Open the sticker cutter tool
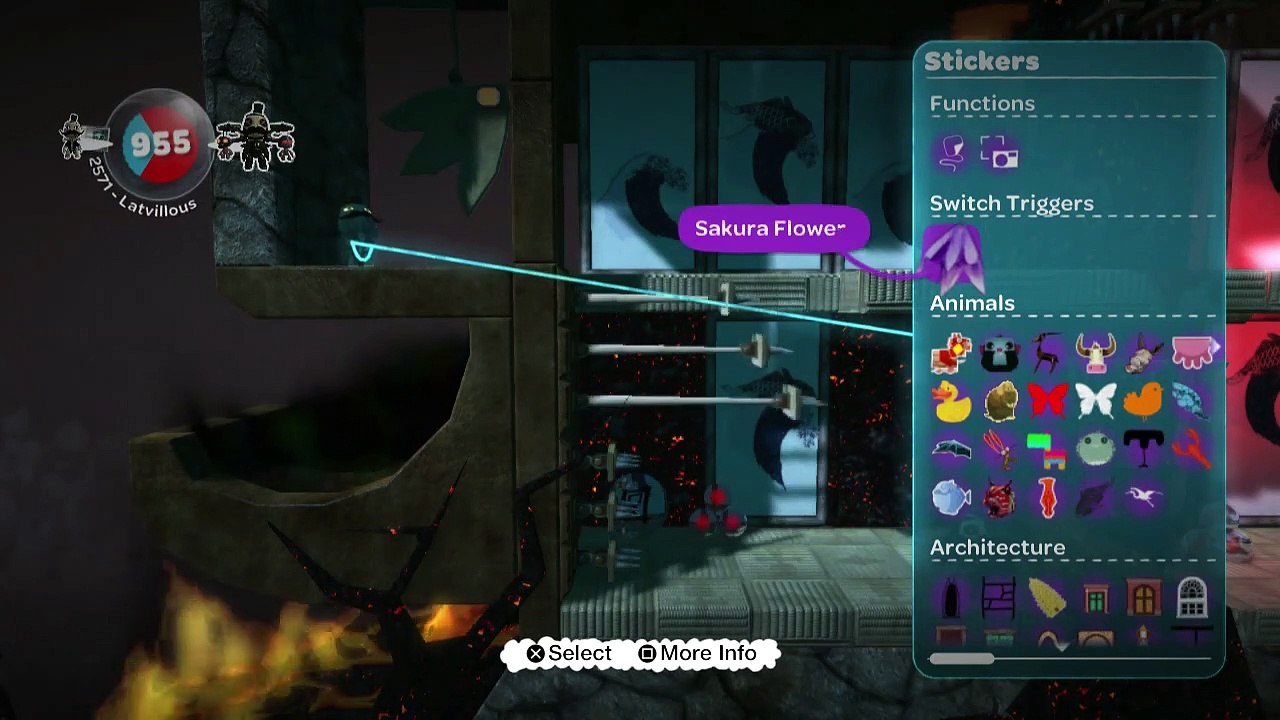The width and height of the screenshot is (1280, 720). (951, 152)
